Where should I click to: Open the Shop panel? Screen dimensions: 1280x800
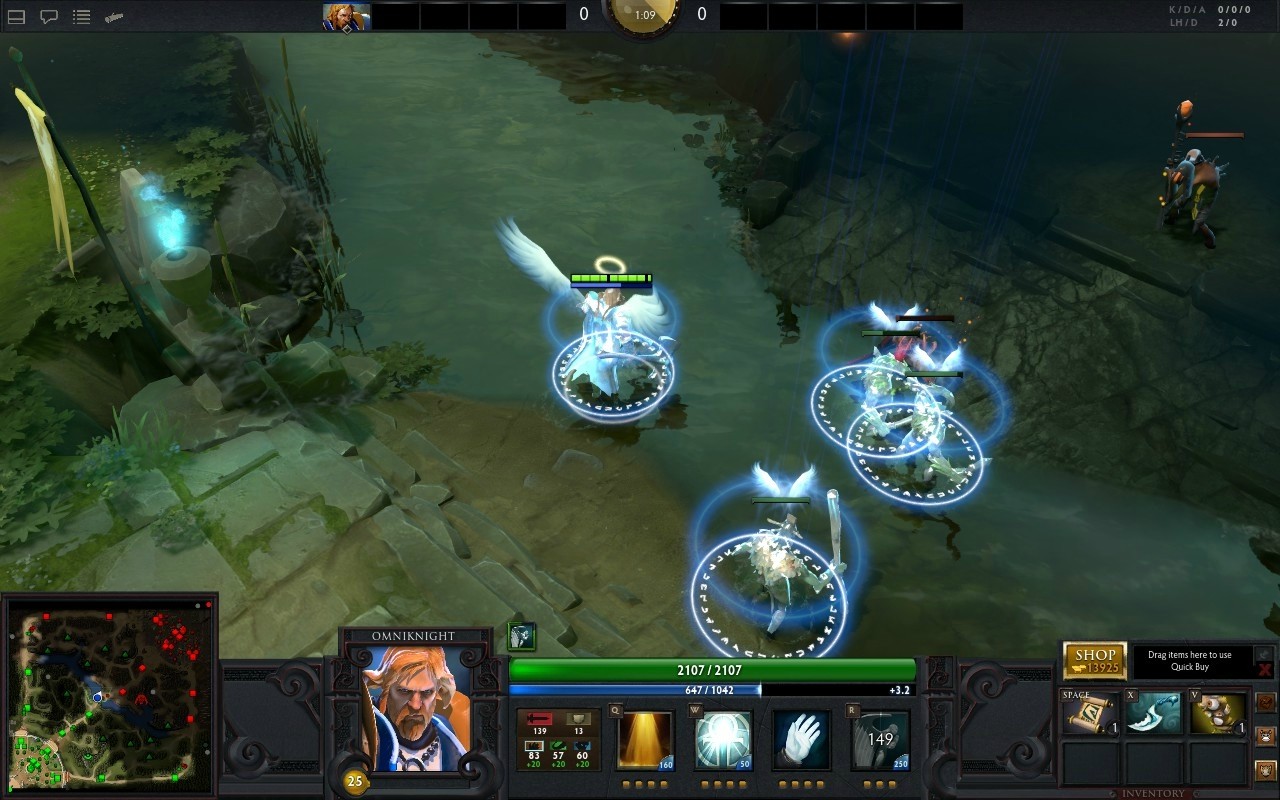1094,661
